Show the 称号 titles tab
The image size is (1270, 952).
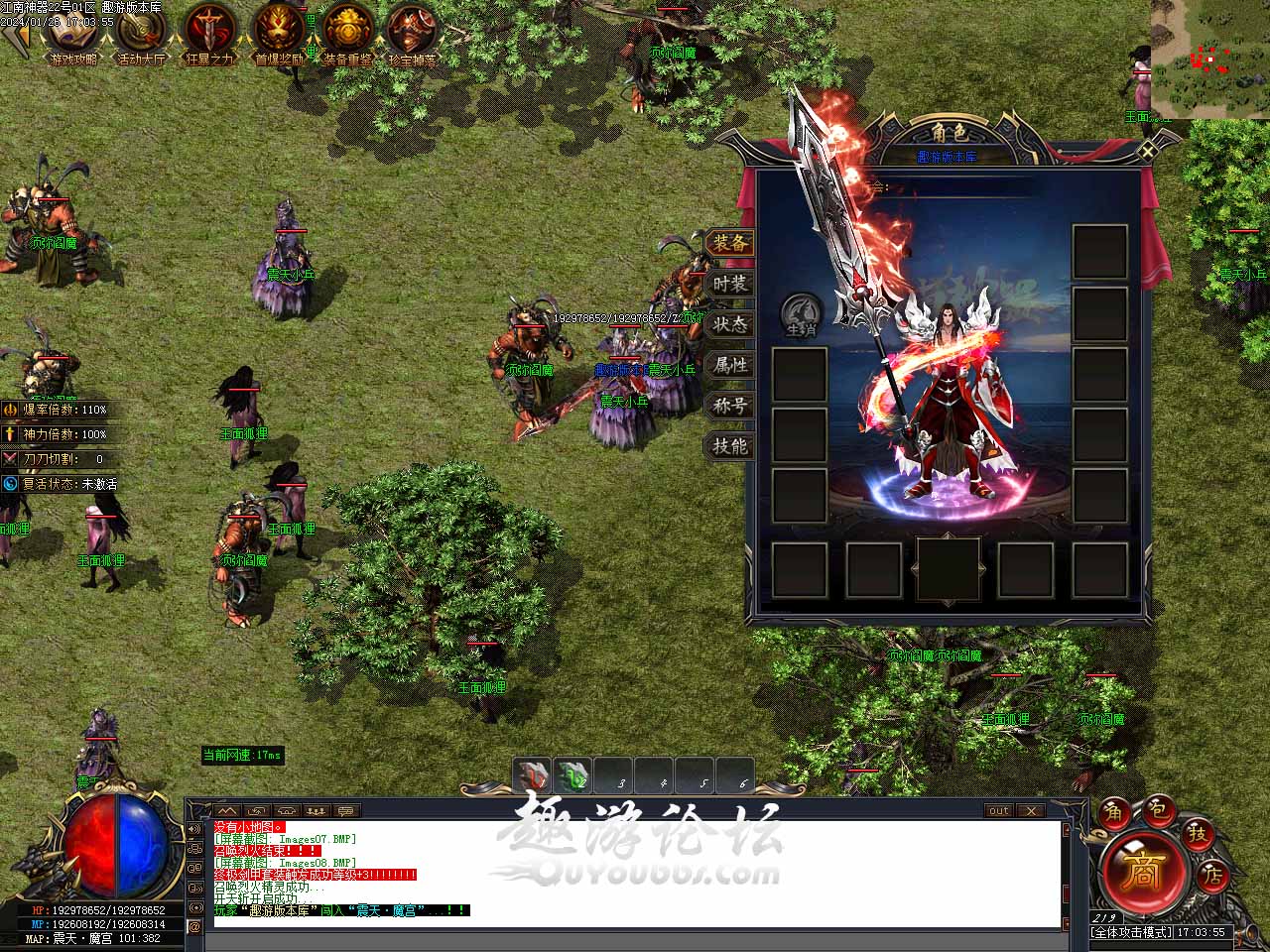coord(729,406)
